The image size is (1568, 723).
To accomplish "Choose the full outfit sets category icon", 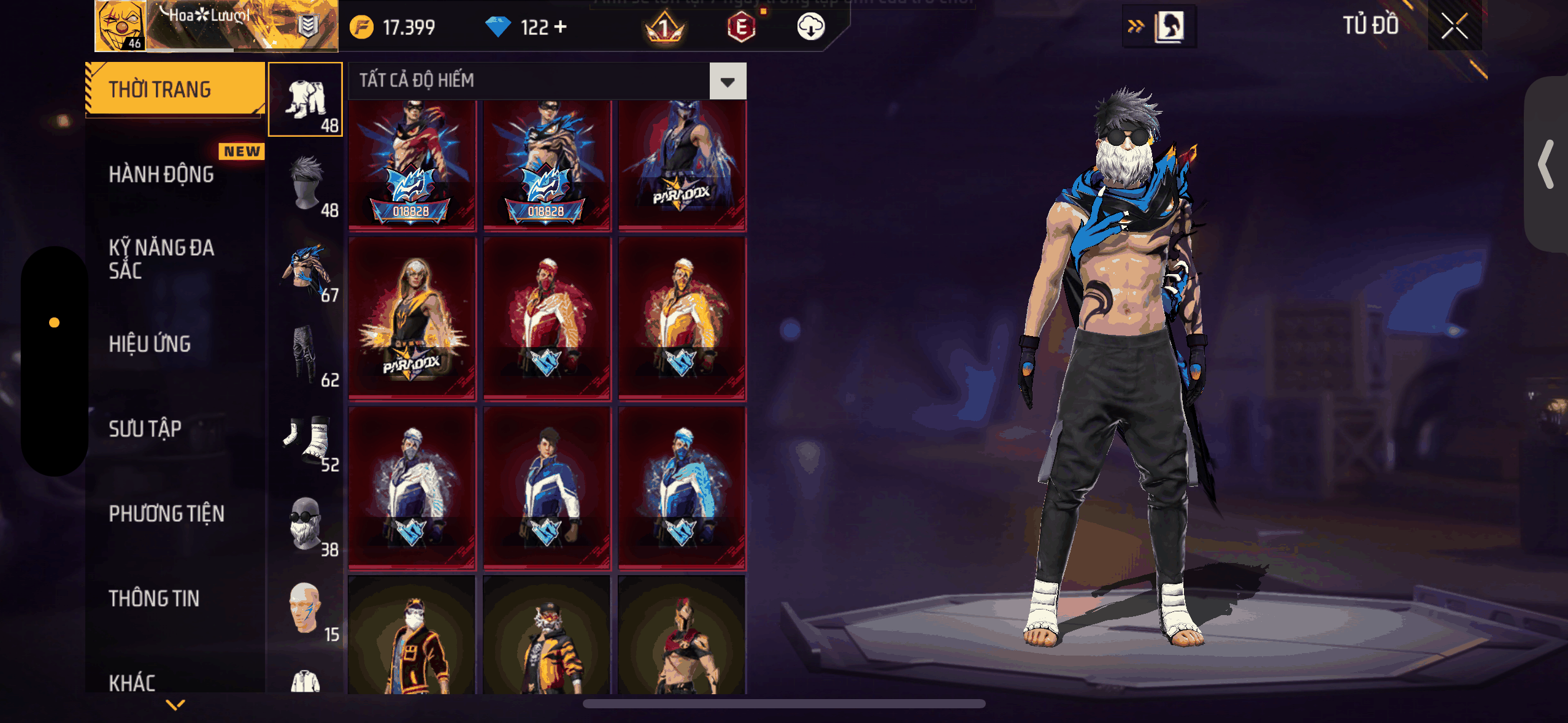I will (306, 99).
